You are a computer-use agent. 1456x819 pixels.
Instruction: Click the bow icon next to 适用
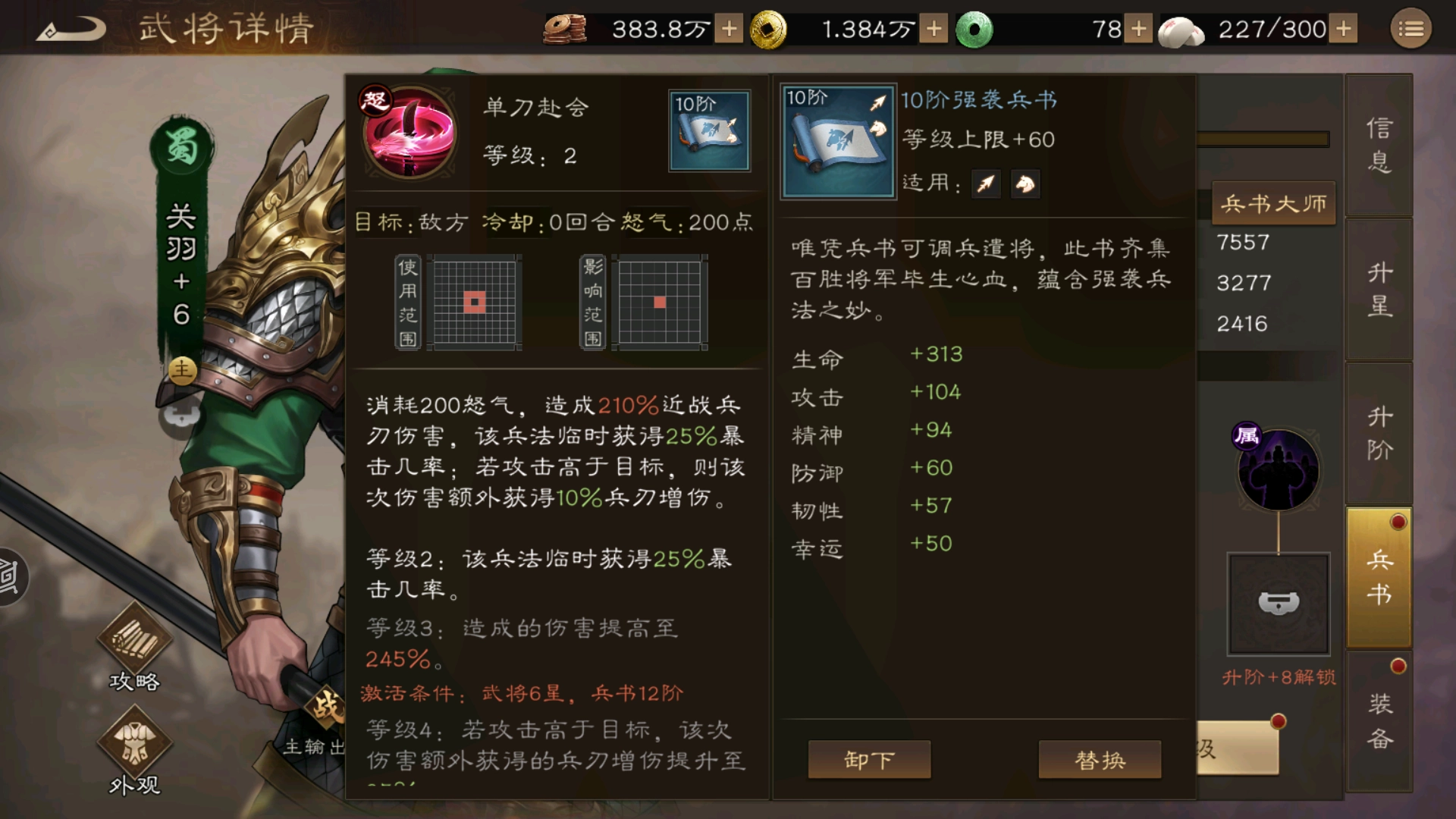click(x=986, y=184)
